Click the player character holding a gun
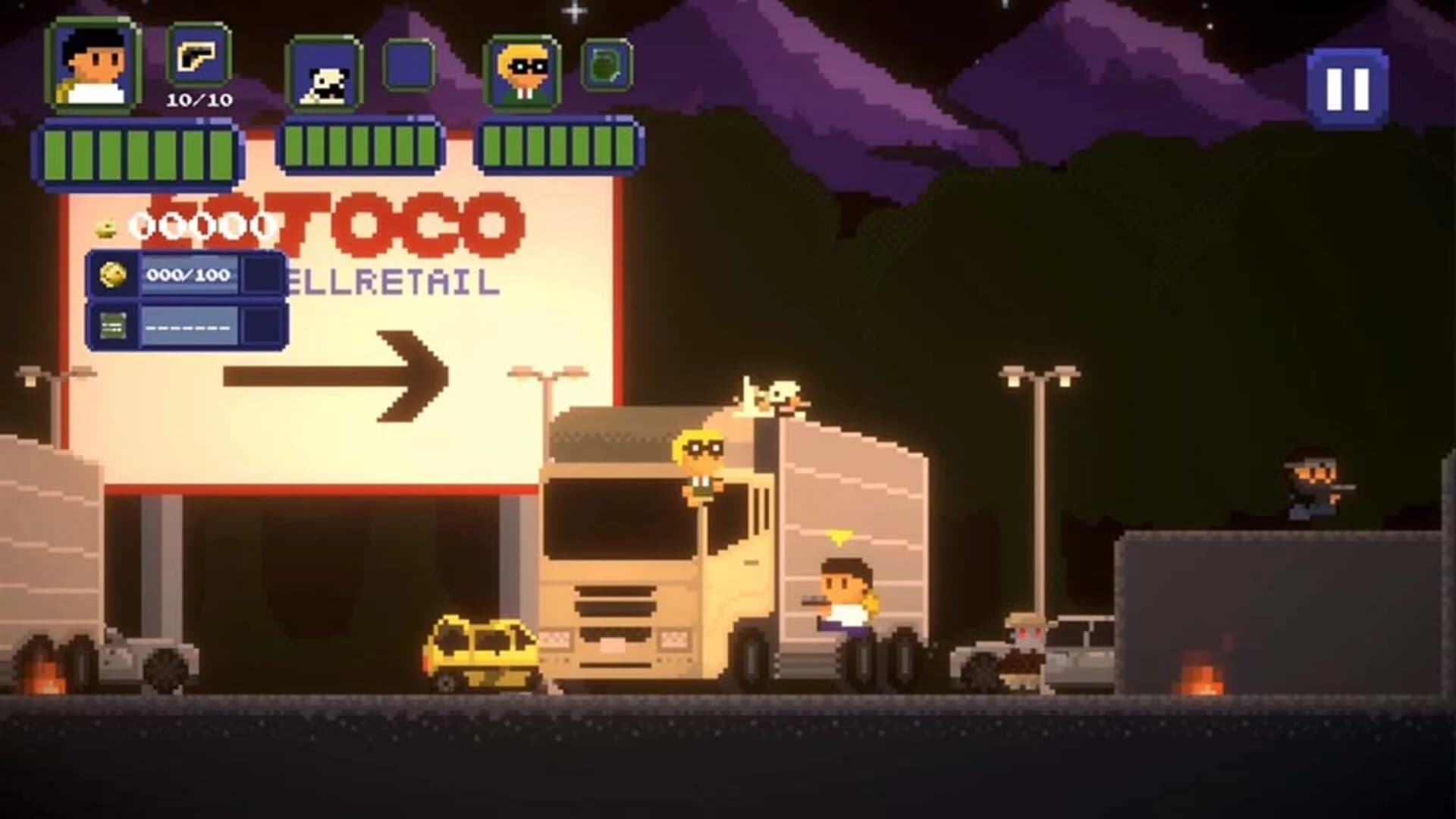 [x=846, y=599]
